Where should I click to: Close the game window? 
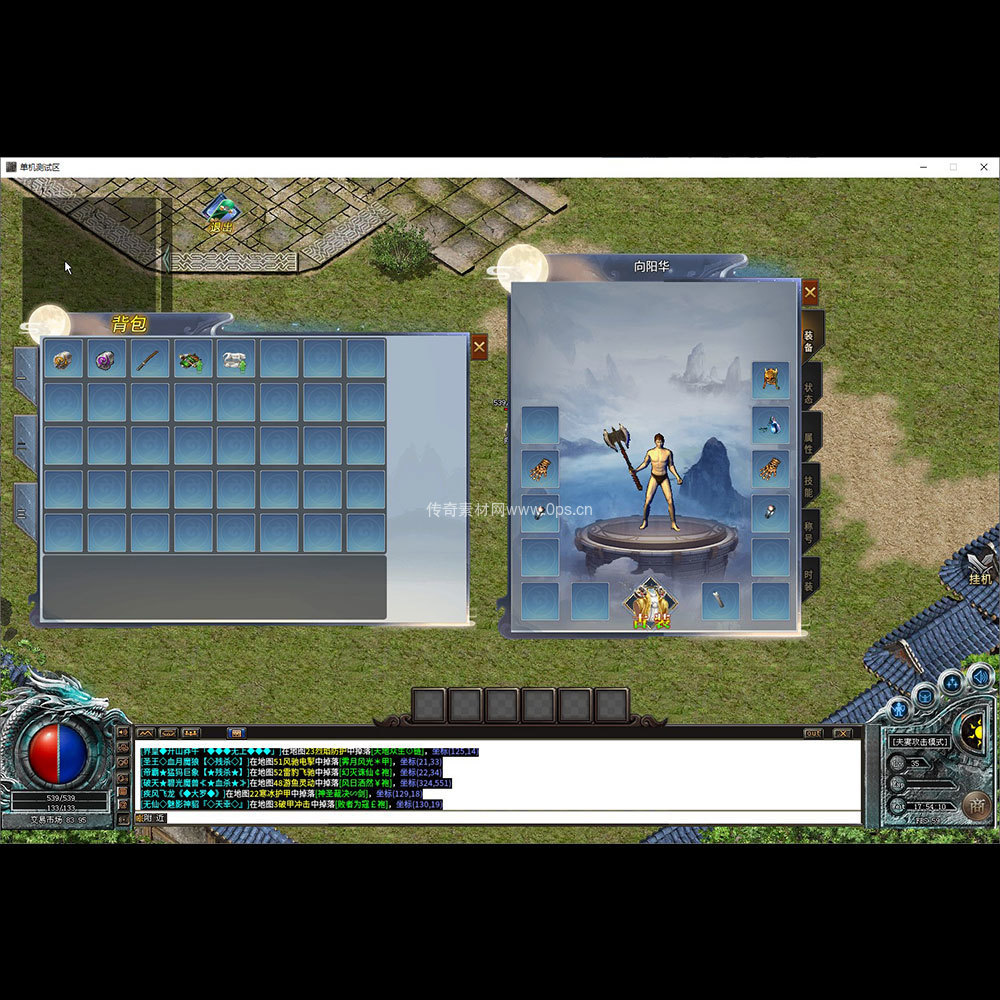click(x=983, y=167)
